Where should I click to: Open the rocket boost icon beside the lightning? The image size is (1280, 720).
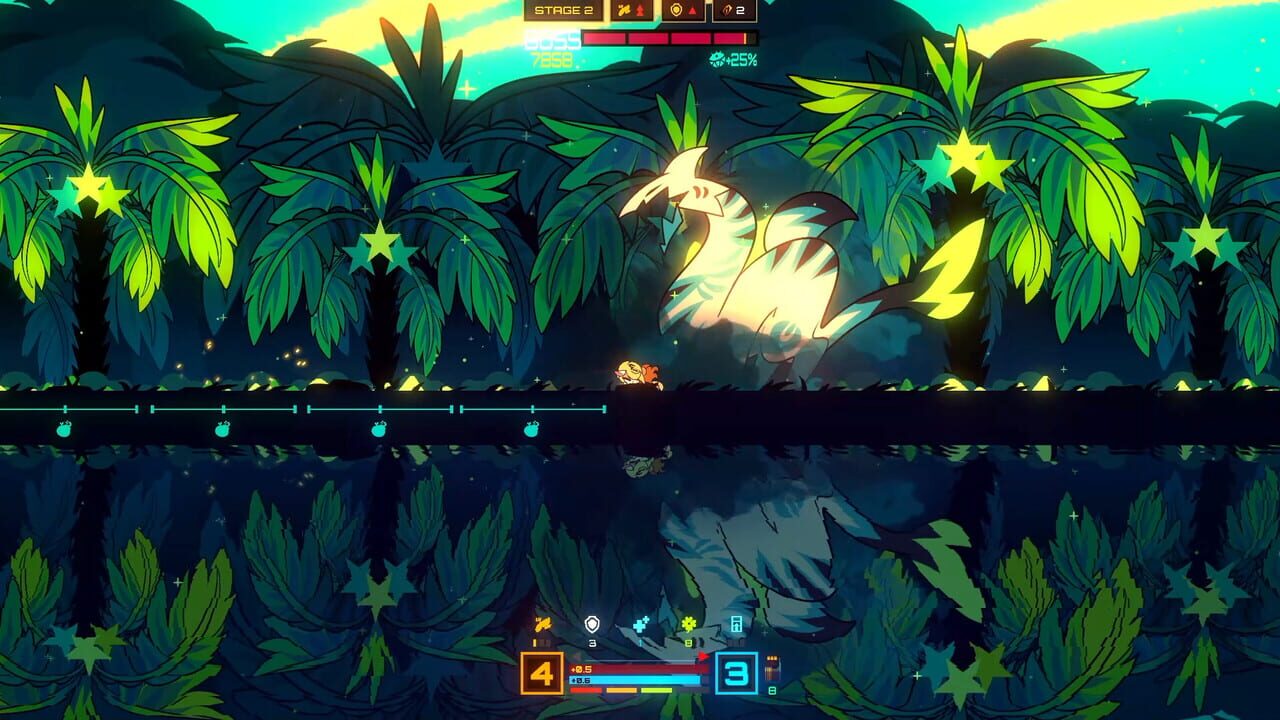641,11
